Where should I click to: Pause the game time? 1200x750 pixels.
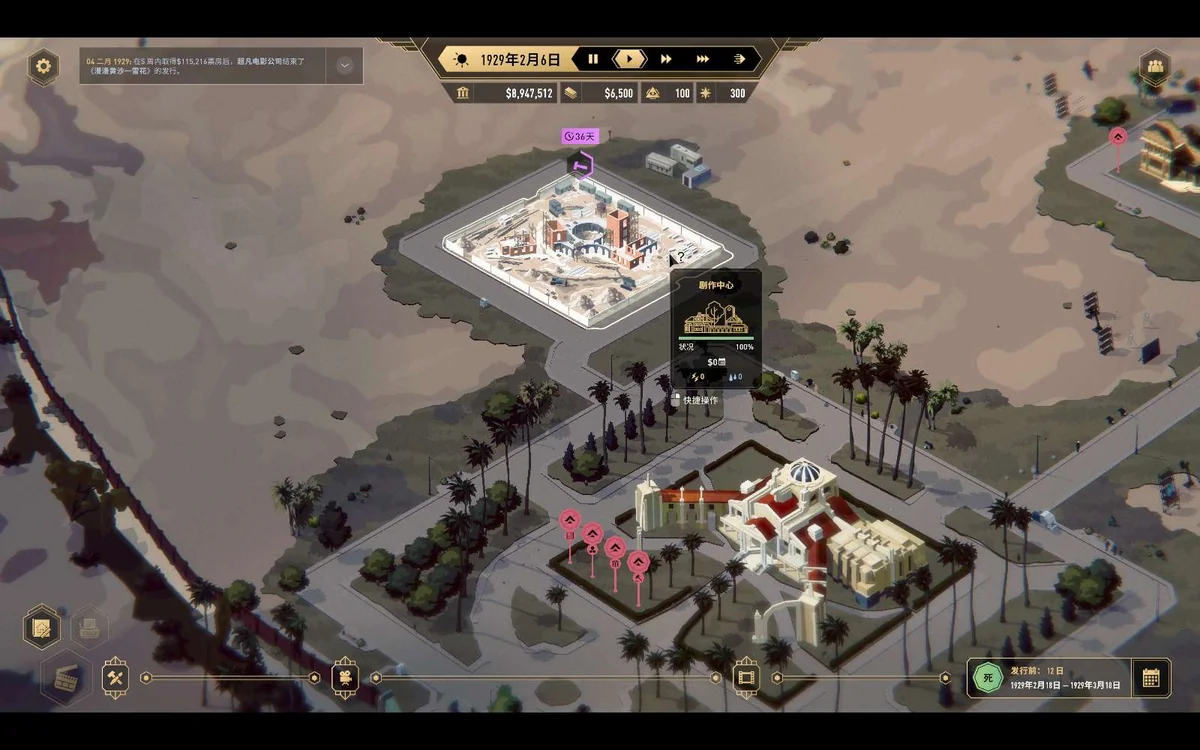593,59
